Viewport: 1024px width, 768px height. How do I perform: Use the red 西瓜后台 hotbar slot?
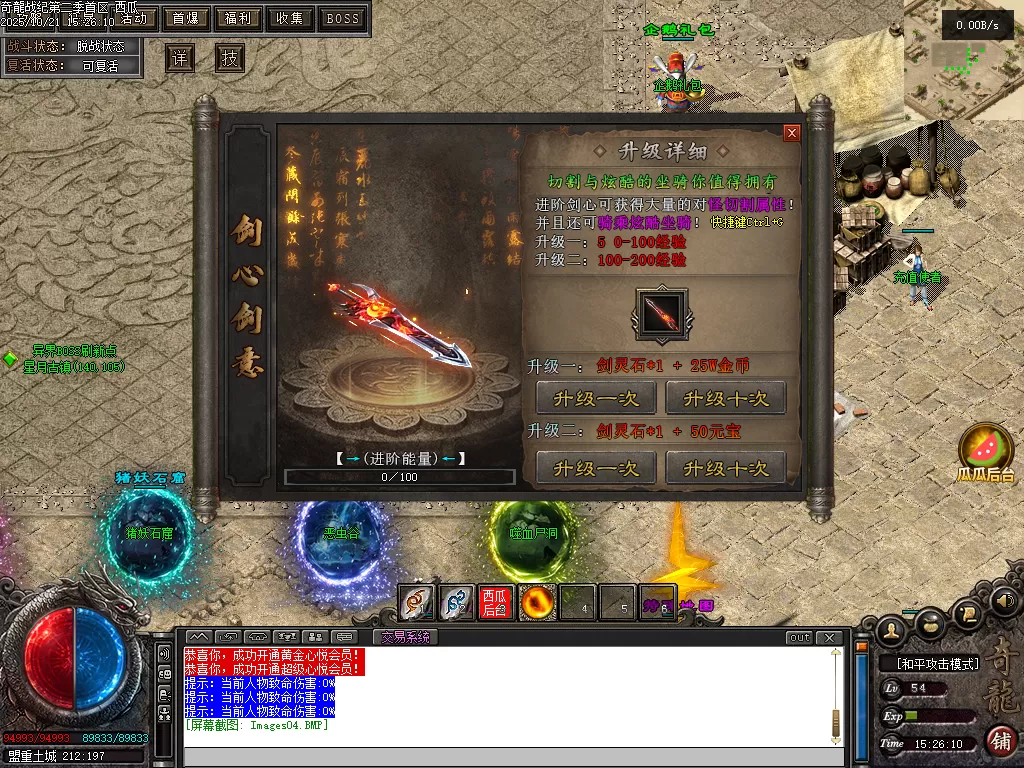click(x=495, y=603)
